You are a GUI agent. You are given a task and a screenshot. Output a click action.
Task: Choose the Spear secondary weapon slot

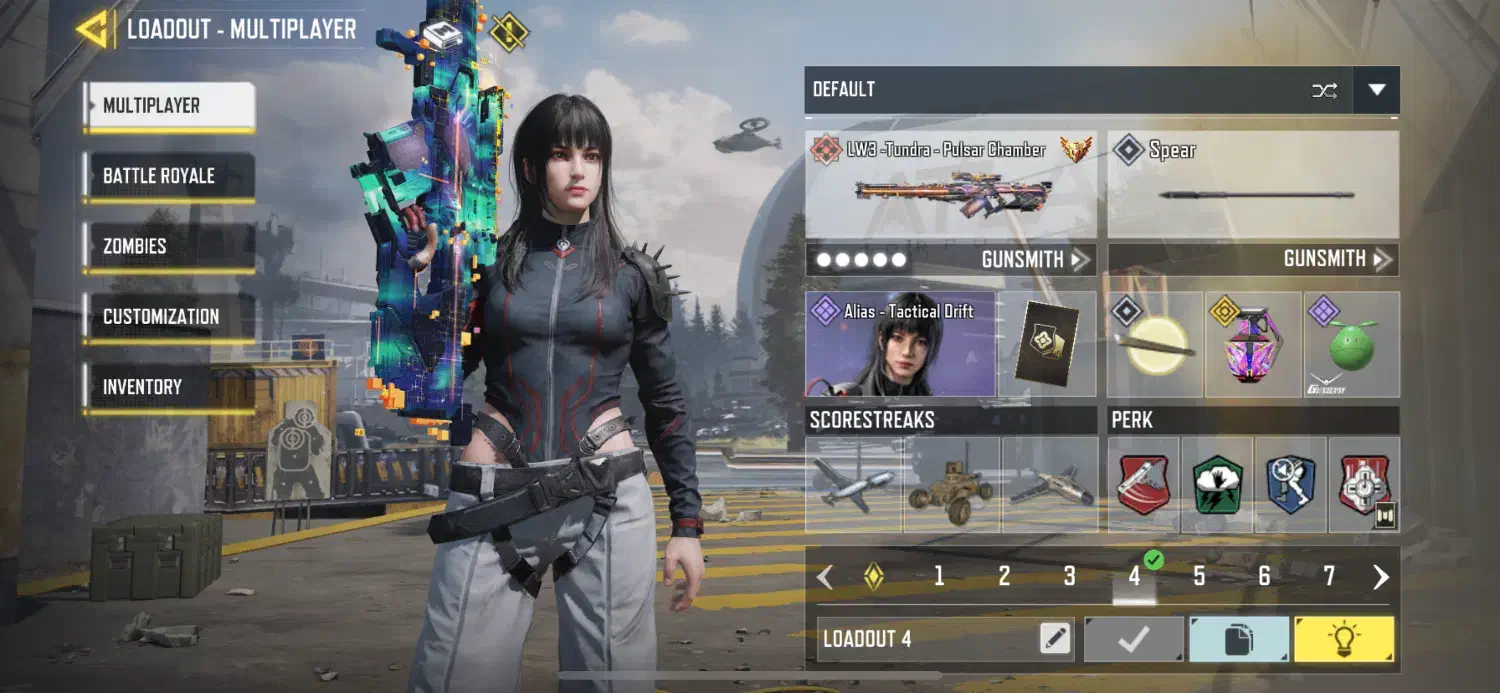point(1253,185)
